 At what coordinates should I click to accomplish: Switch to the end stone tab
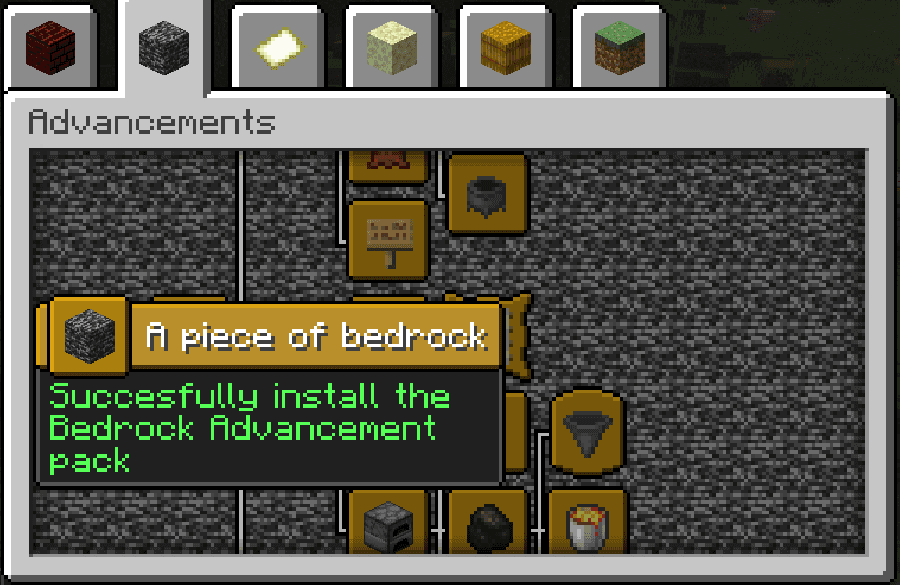[x=390, y=47]
